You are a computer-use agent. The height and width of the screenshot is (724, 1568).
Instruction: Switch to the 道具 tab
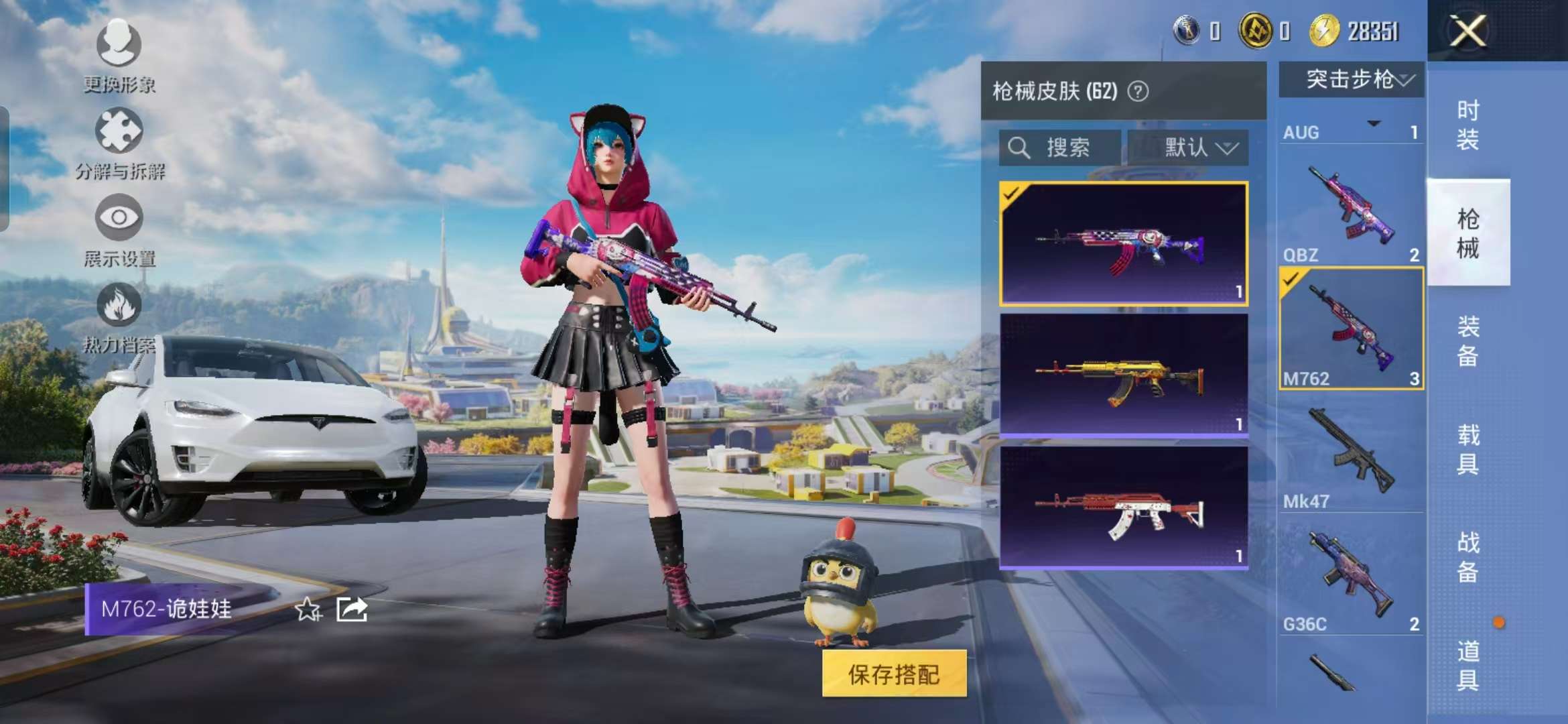click(x=1467, y=665)
